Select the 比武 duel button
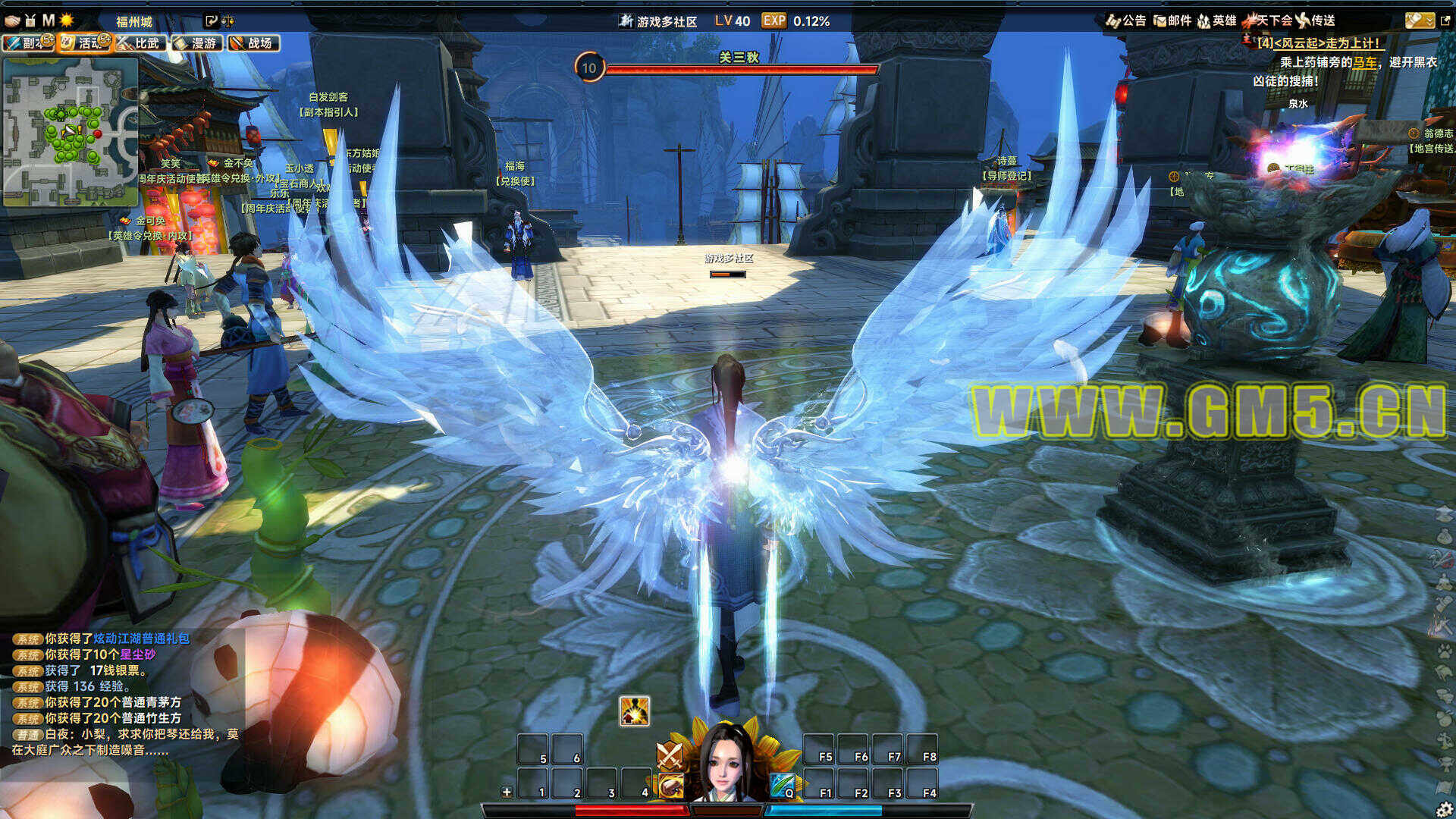This screenshot has width=1456, height=819. pyautogui.click(x=142, y=43)
